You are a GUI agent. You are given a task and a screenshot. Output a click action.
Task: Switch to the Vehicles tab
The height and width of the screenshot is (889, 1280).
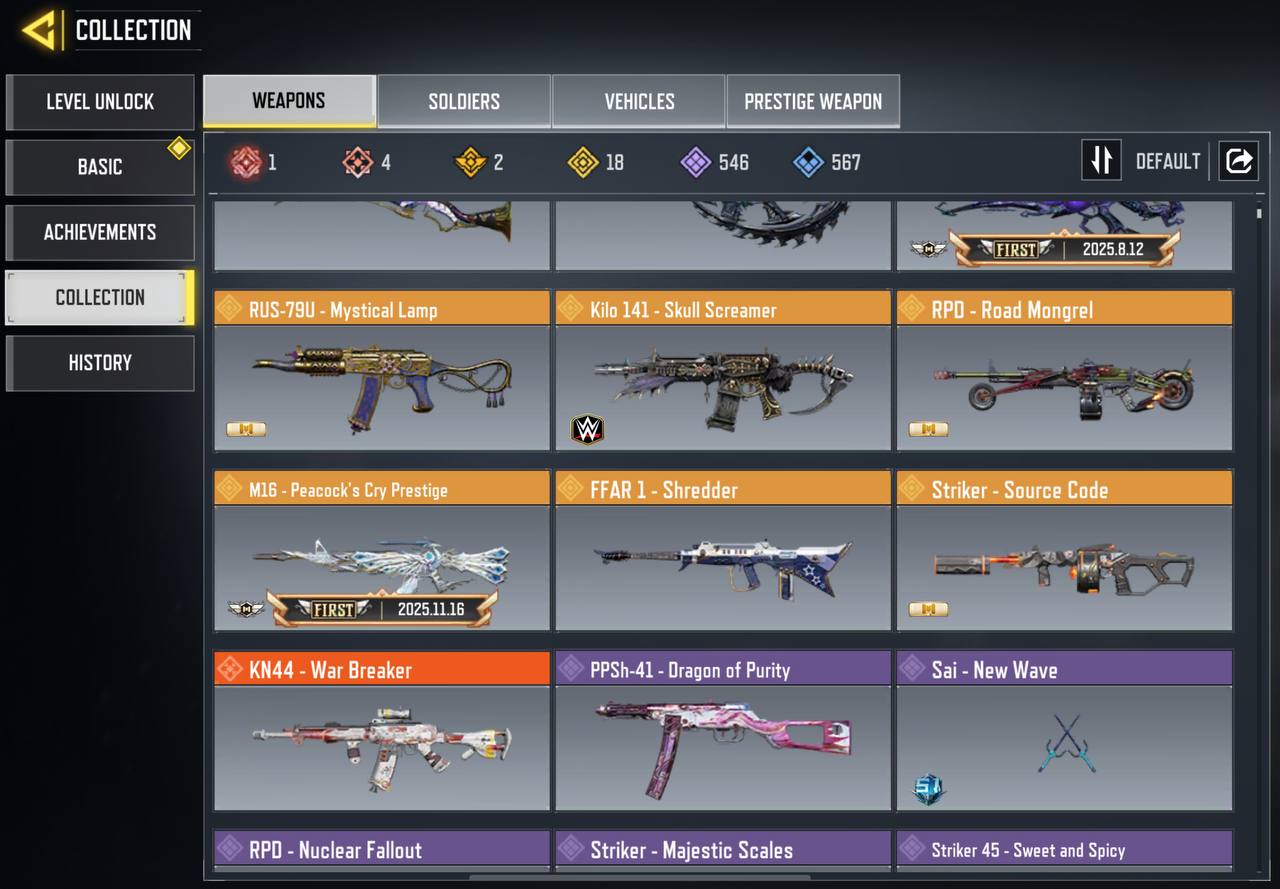pyautogui.click(x=639, y=101)
